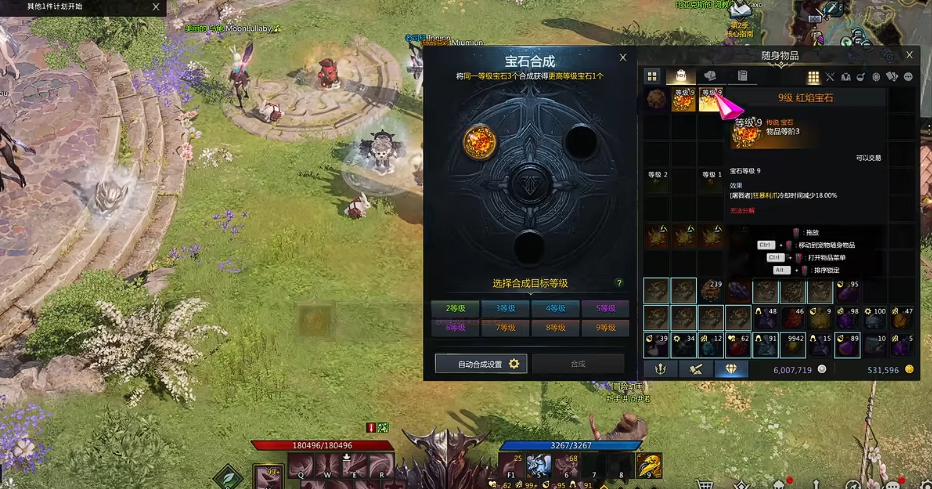This screenshot has width=932, height=489.
Task: Click the gem placed in the fusion slot
Action: 480,143
